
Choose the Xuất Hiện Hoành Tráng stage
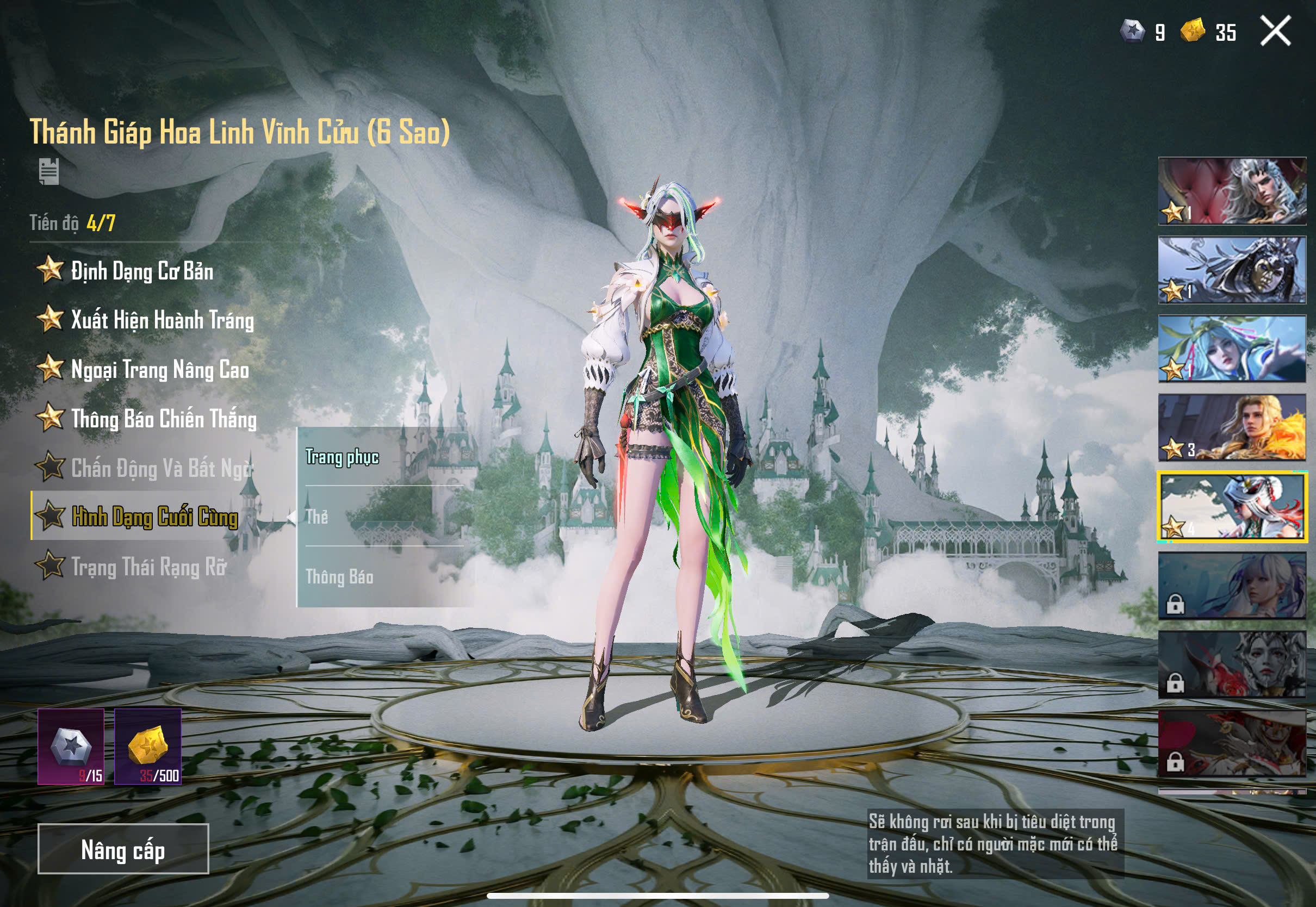[162, 320]
